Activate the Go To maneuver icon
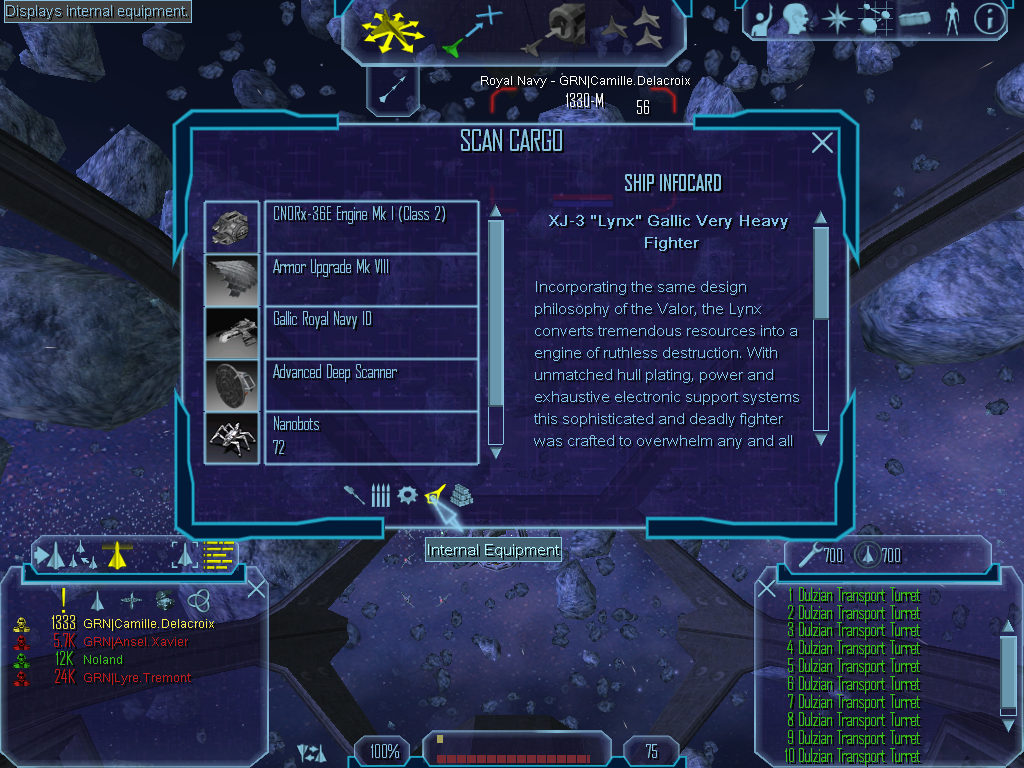 pyautogui.click(x=471, y=30)
